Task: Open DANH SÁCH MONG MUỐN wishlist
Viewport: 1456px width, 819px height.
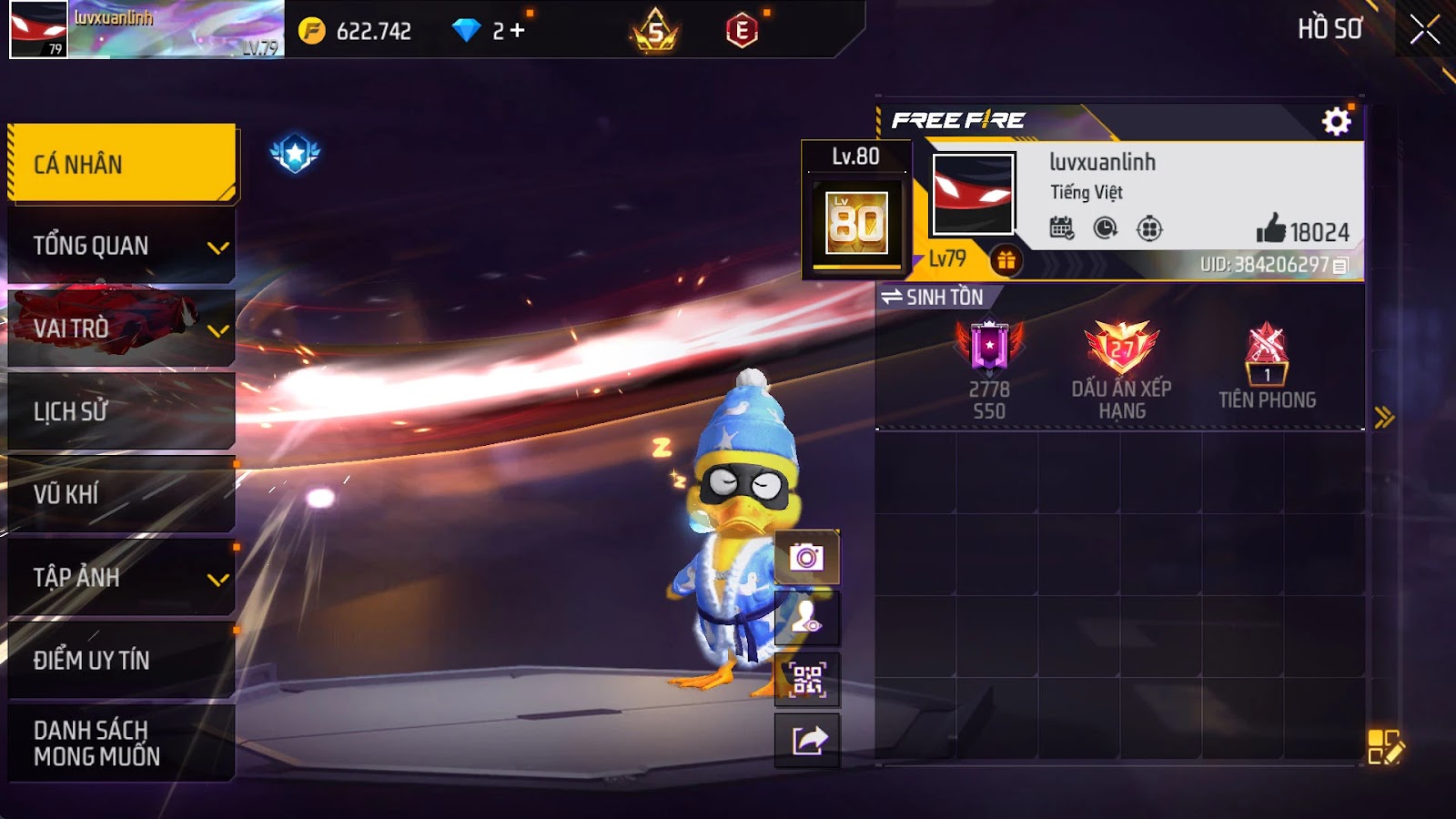Action: pyautogui.click(x=121, y=743)
